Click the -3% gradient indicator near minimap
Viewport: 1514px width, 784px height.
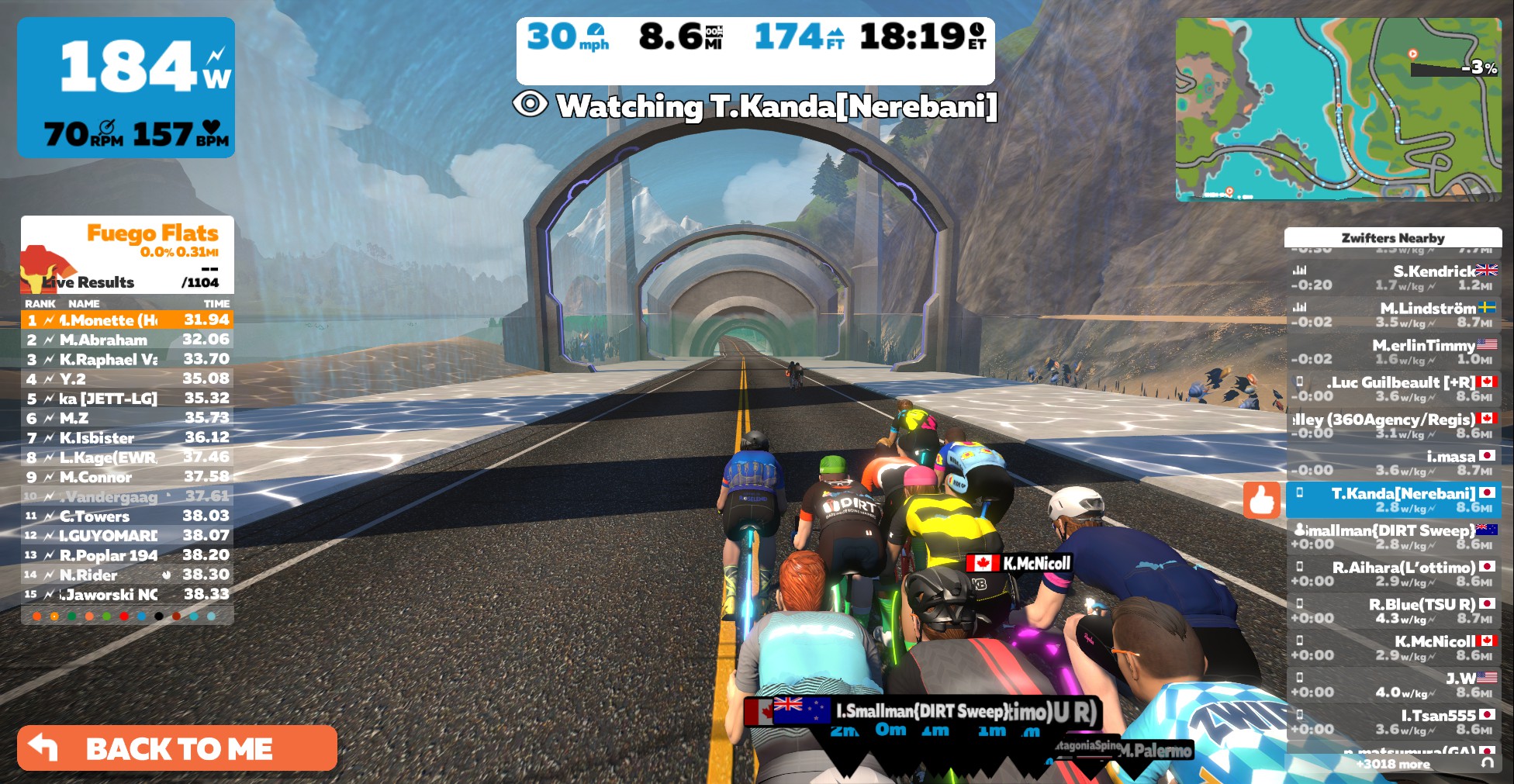click(x=1478, y=68)
